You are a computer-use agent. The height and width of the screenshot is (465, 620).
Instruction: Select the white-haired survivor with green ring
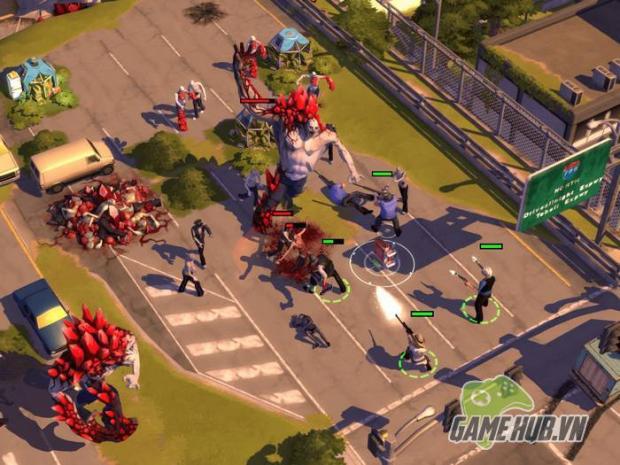(483, 290)
